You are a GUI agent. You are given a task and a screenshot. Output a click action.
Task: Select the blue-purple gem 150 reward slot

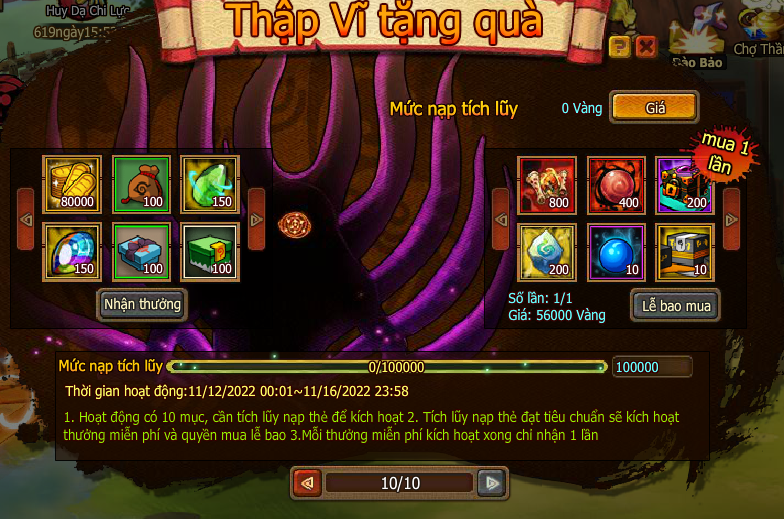tap(71, 251)
